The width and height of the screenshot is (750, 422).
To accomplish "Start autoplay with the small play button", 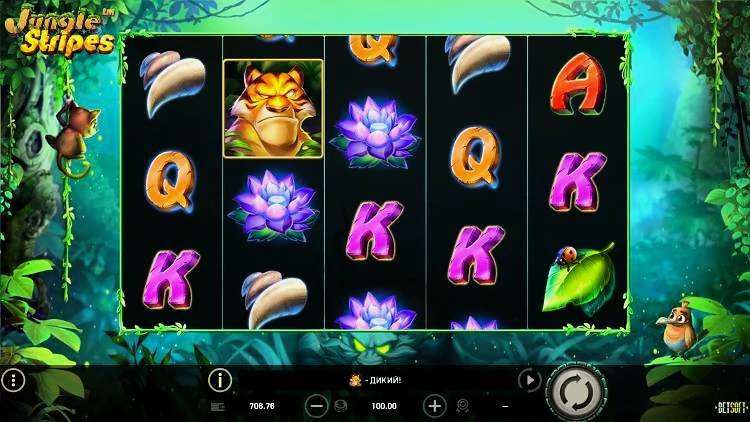I will click(529, 380).
